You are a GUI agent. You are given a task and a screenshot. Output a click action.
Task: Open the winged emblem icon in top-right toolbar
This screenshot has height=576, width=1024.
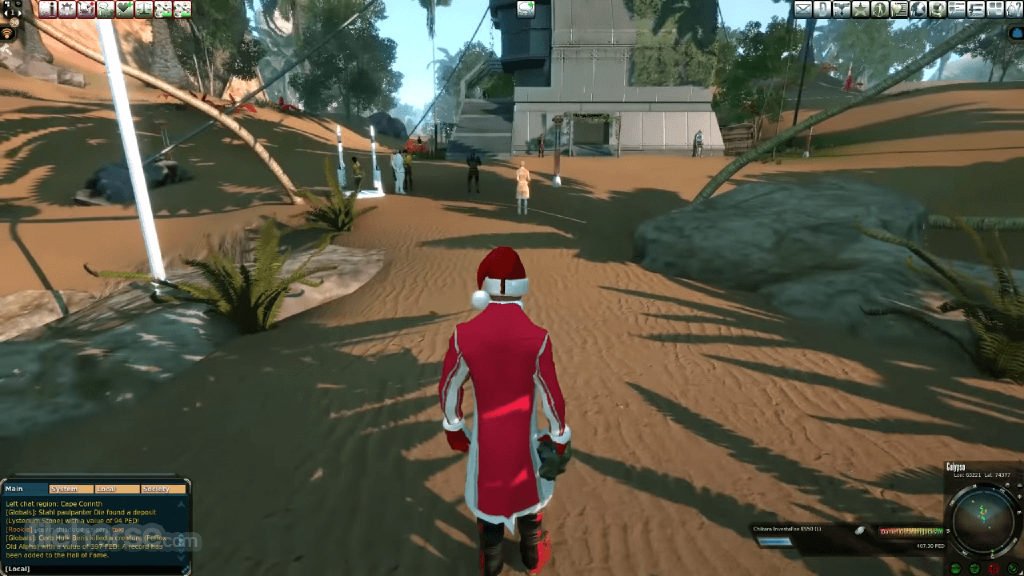pyautogui.click(x=841, y=9)
